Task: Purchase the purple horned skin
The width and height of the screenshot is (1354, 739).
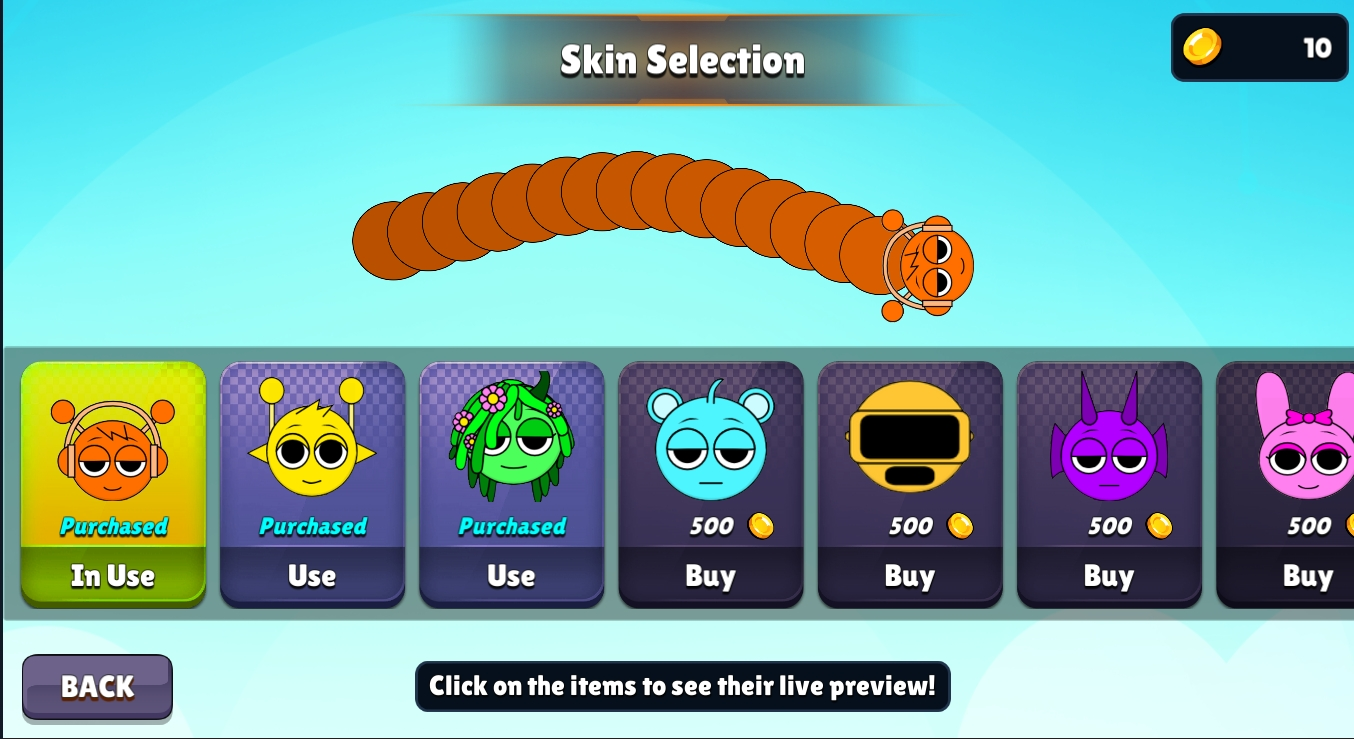Action: click(x=1108, y=576)
